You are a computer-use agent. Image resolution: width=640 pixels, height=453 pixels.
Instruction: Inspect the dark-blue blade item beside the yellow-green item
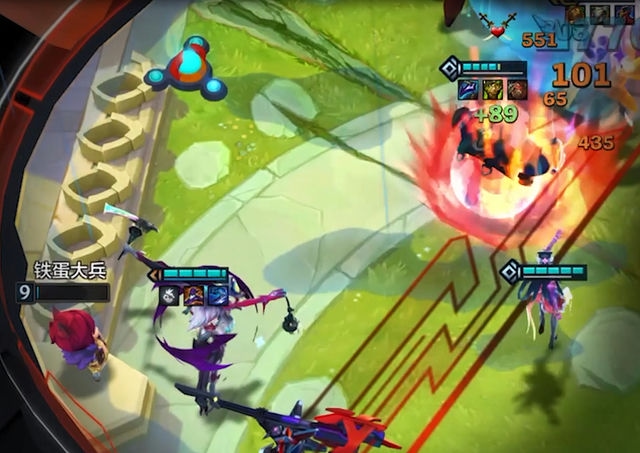(x=468, y=90)
